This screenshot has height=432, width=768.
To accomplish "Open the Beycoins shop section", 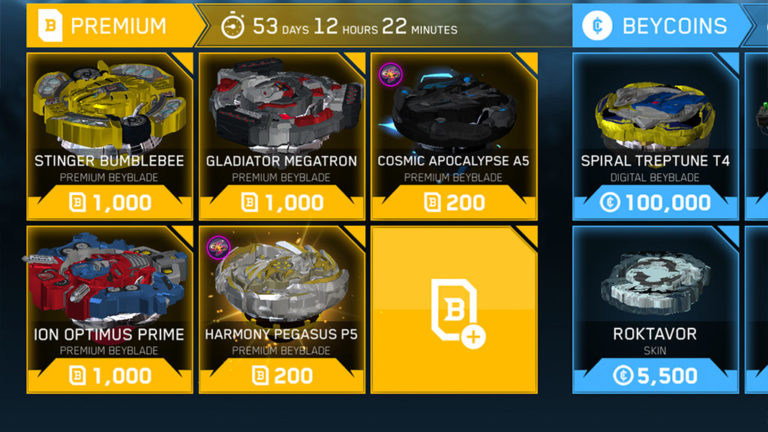I will pos(662,25).
